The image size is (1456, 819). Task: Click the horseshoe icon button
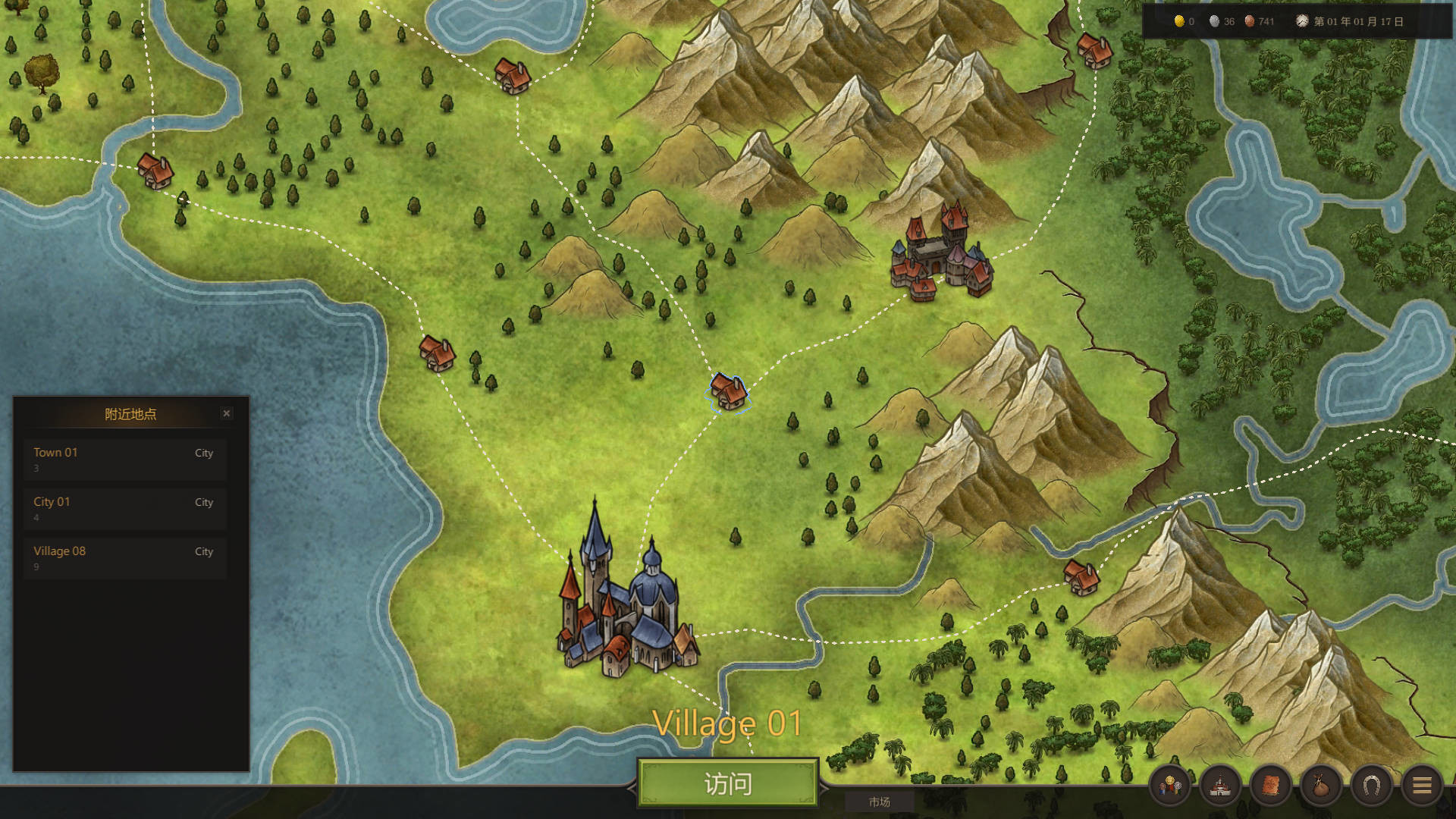coord(1371,786)
